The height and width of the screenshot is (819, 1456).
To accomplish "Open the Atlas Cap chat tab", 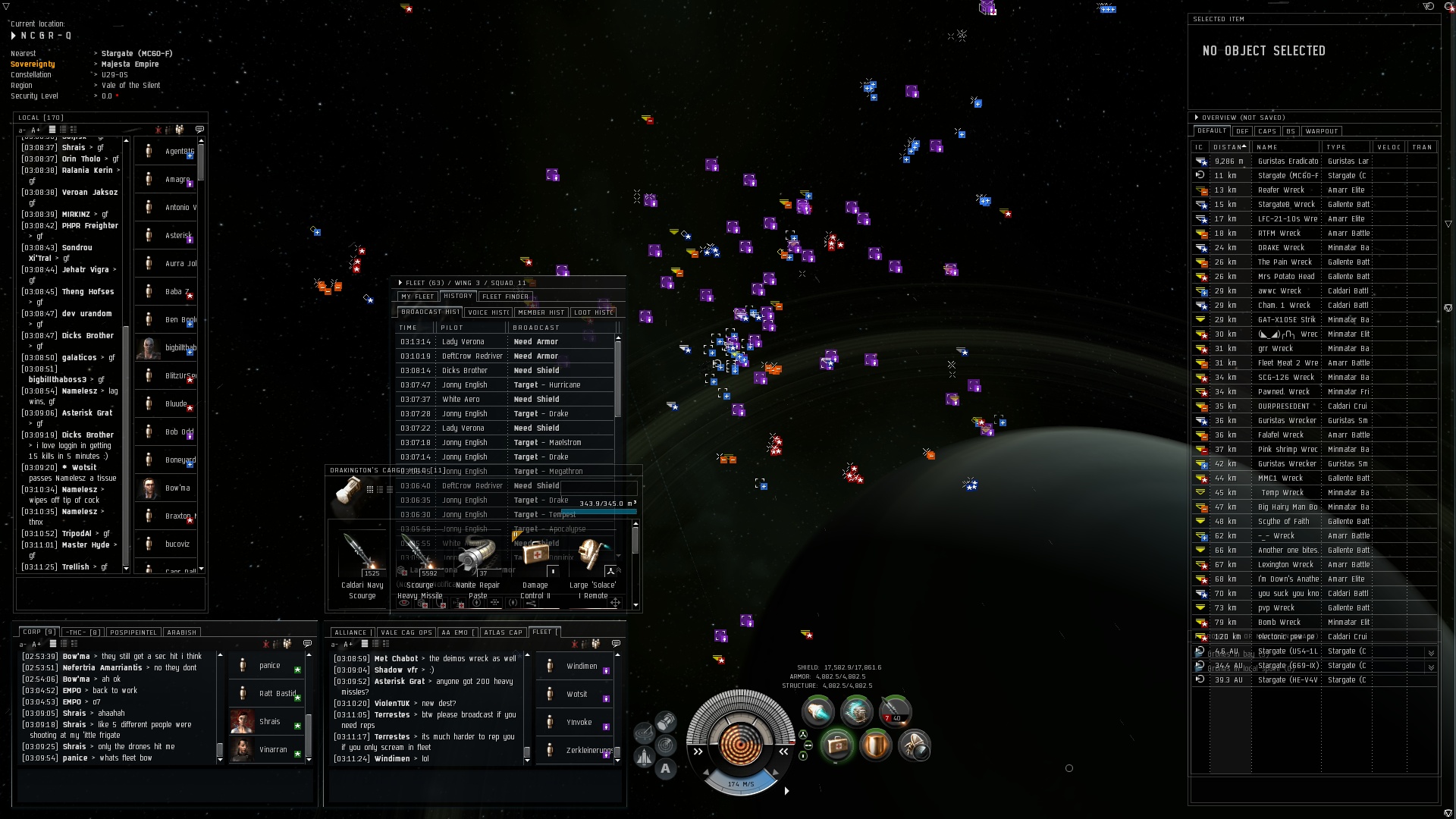I will tap(503, 632).
